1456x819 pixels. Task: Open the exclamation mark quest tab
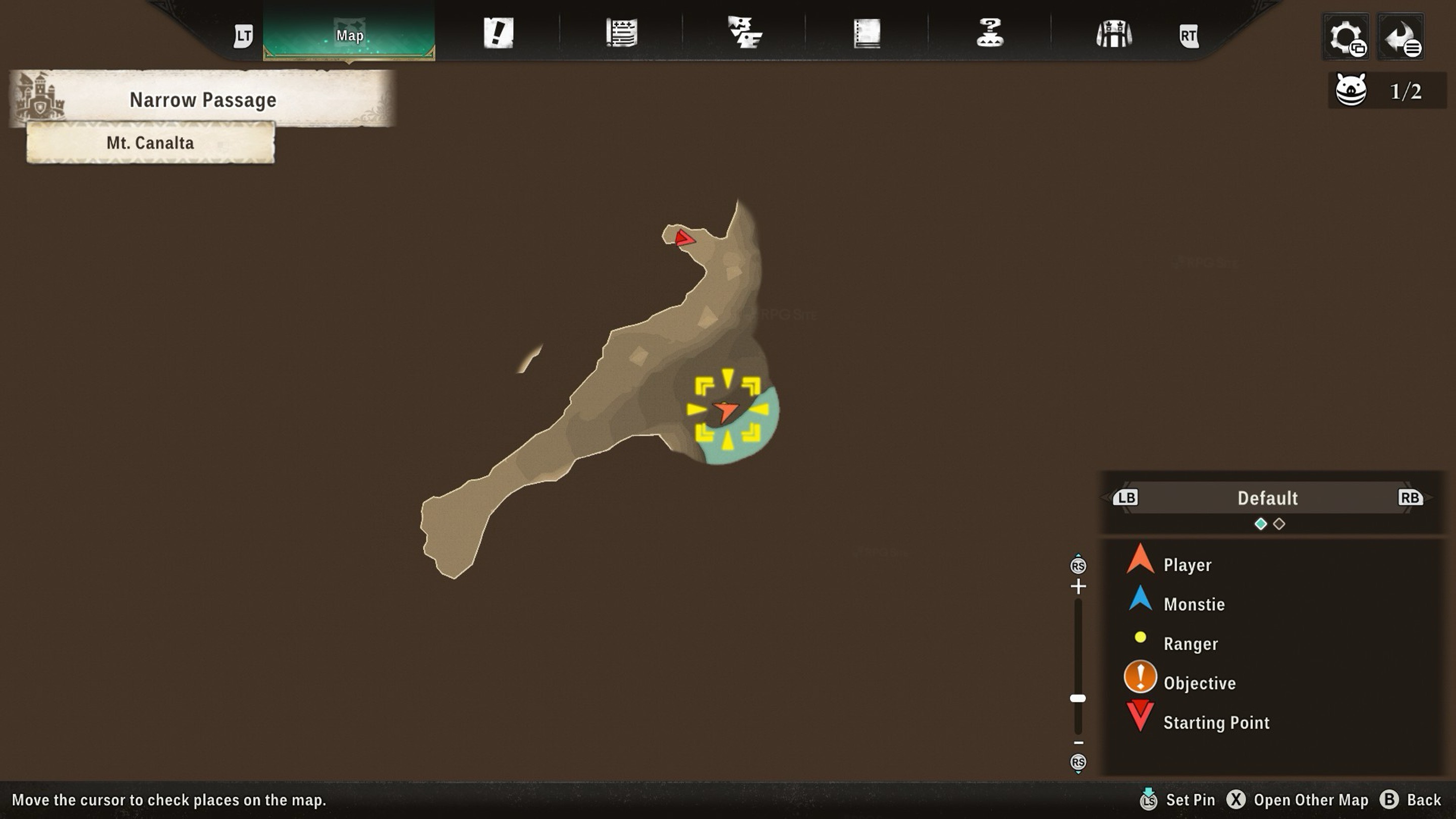coord(498,33)
